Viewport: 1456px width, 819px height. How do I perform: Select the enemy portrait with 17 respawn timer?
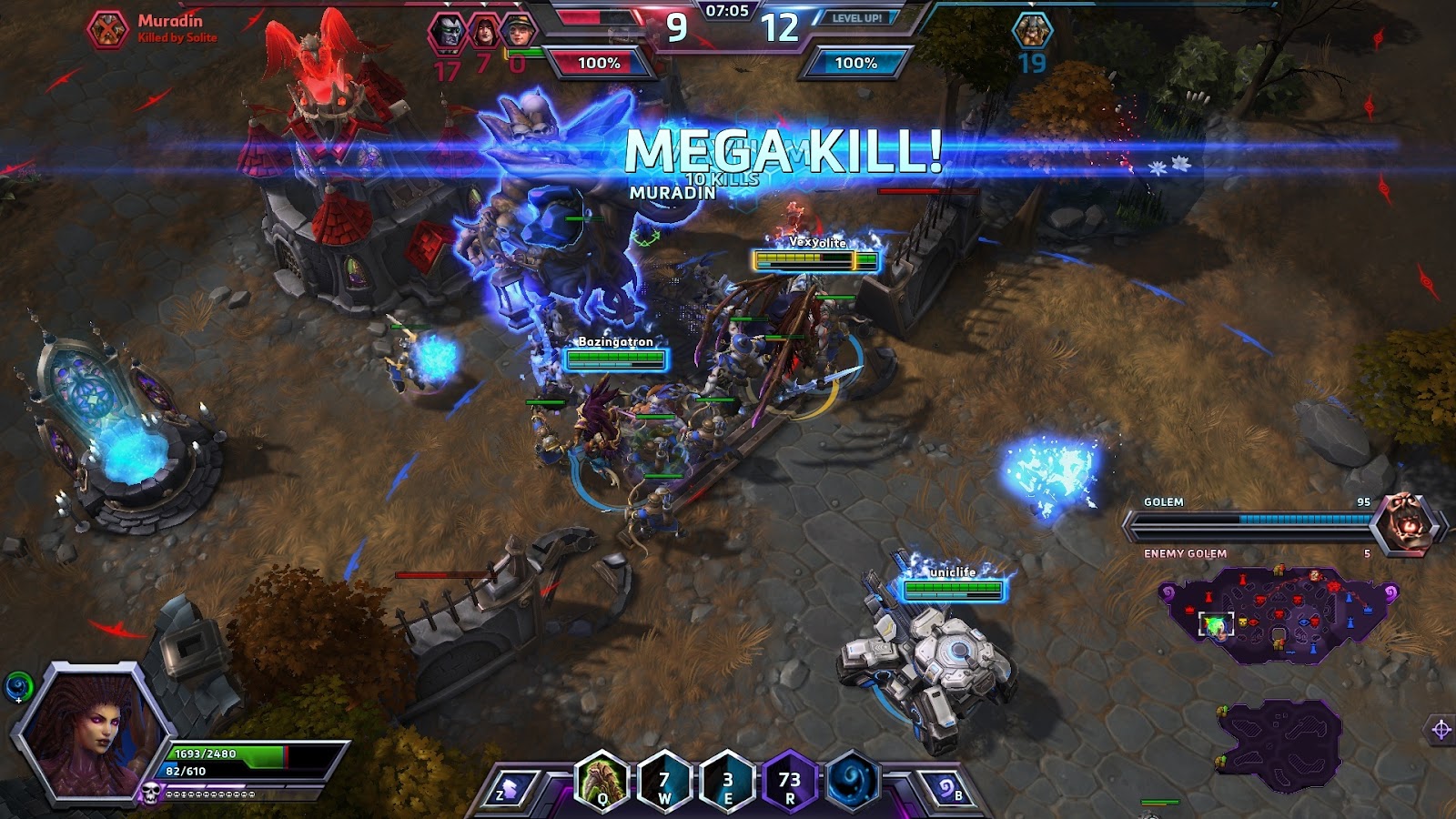(x=448, y=32)
